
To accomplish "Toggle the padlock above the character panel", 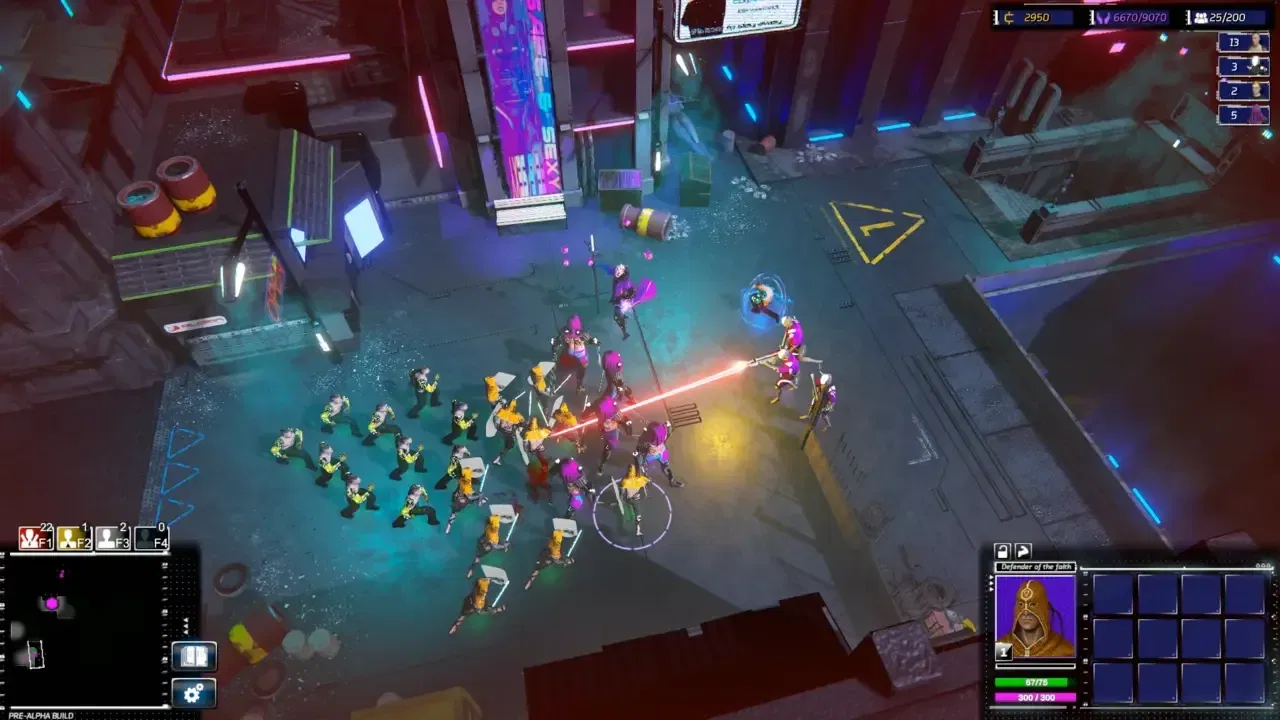I will [1003, 551].
